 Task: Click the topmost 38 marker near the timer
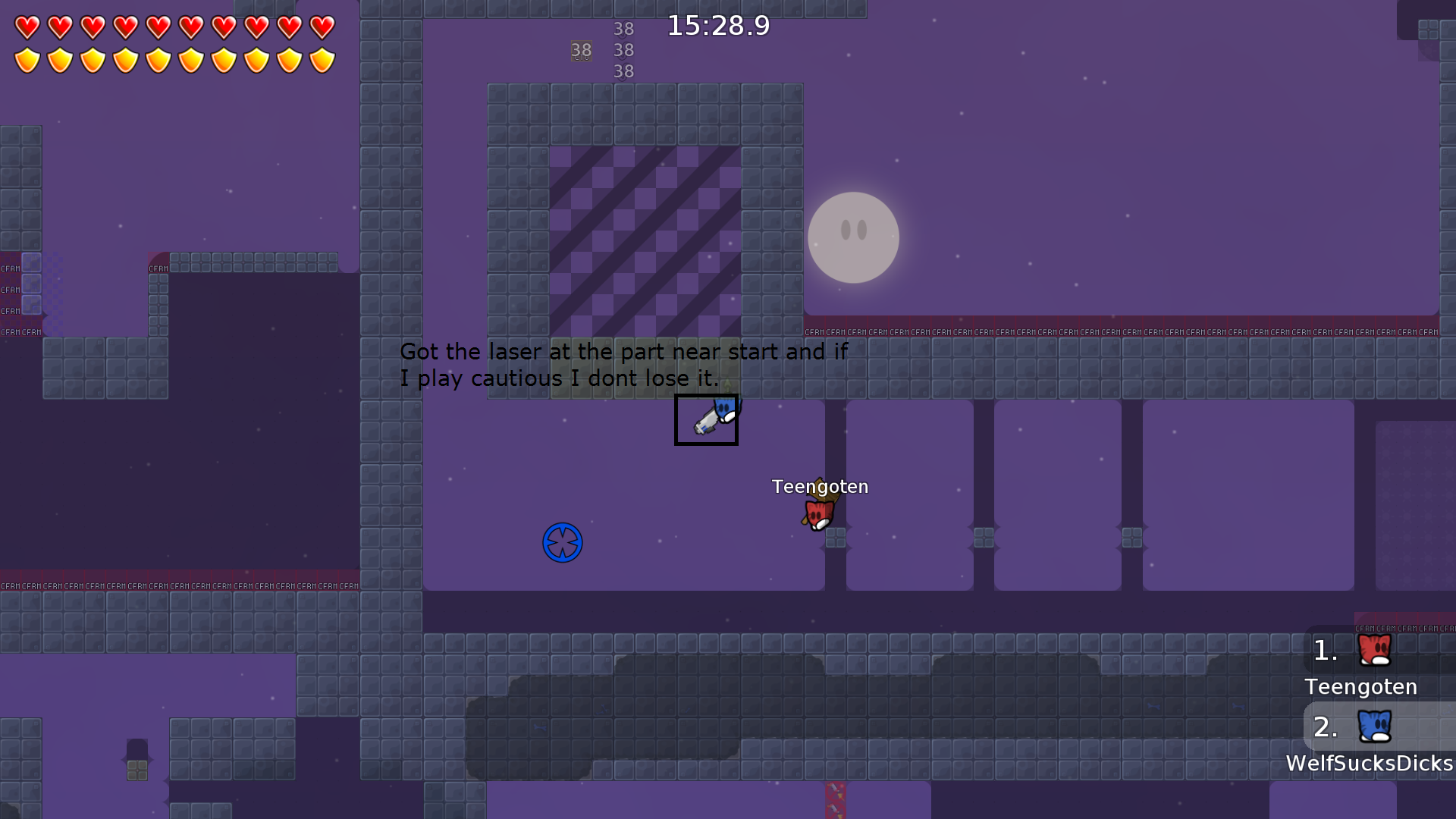pyautogui.click(x=624, y=29)
